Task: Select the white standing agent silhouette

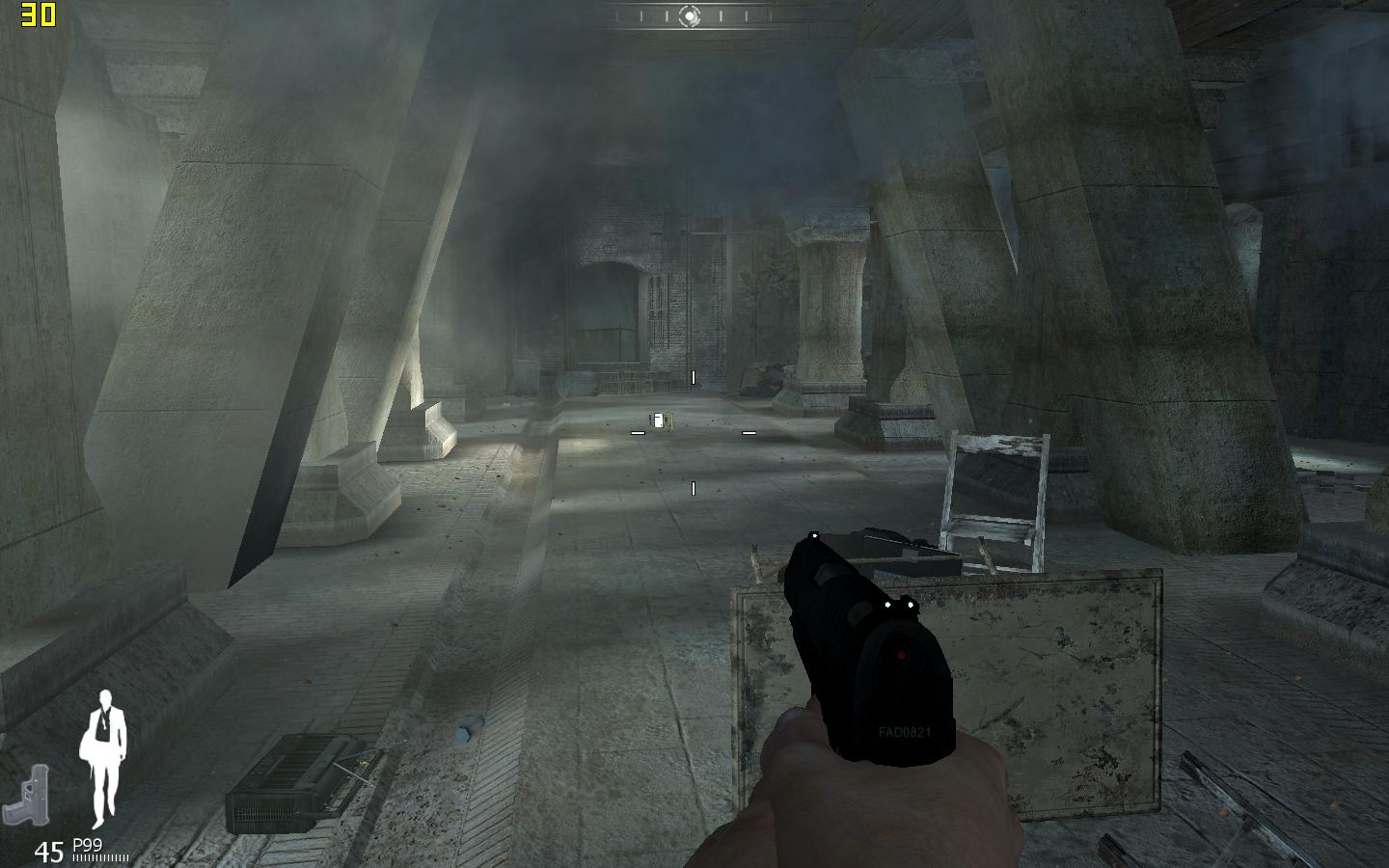Action: tap(105, 759)
